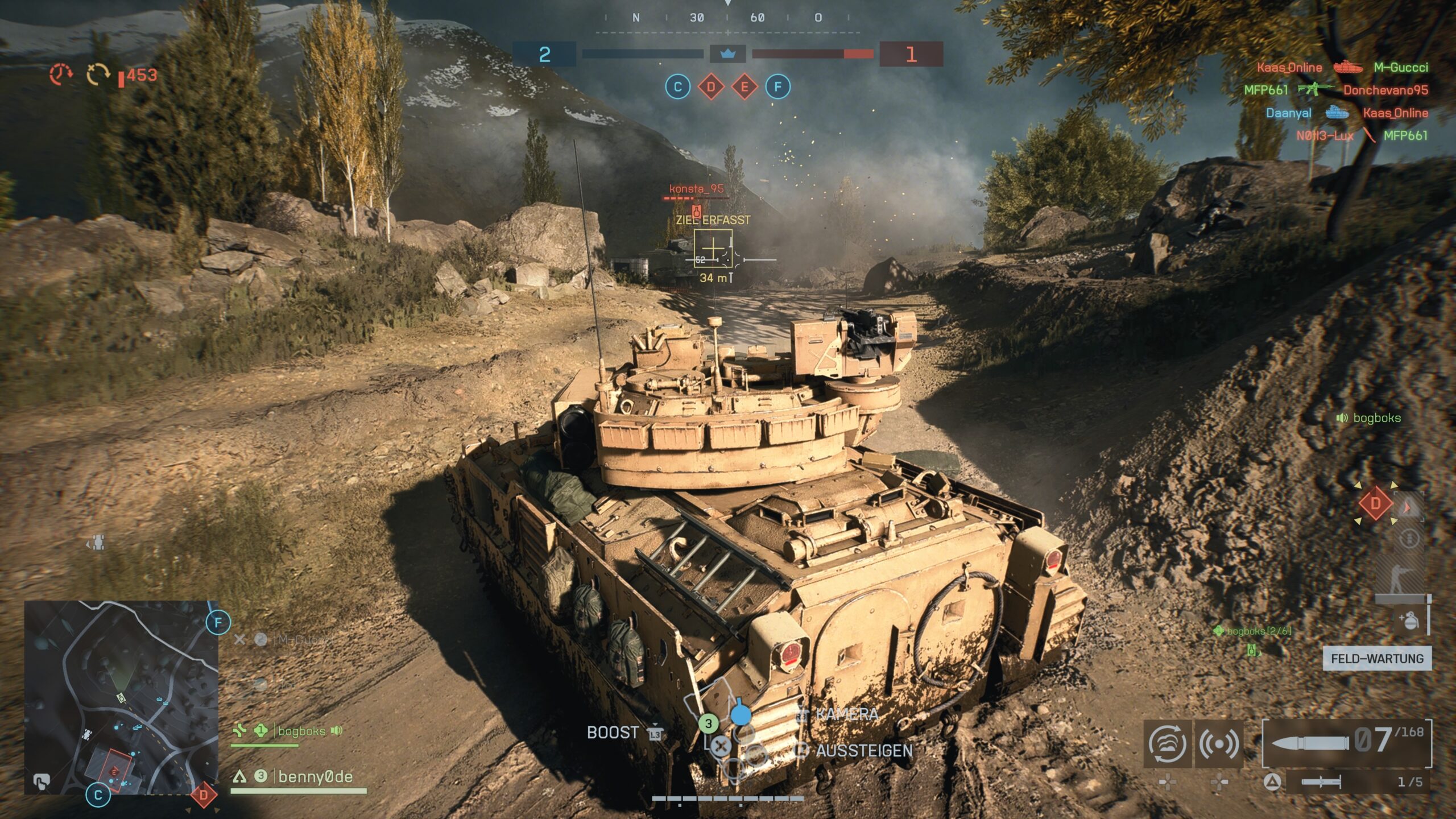Select objective C in the capture point row
1456x819 pixels.
point(677,87)
